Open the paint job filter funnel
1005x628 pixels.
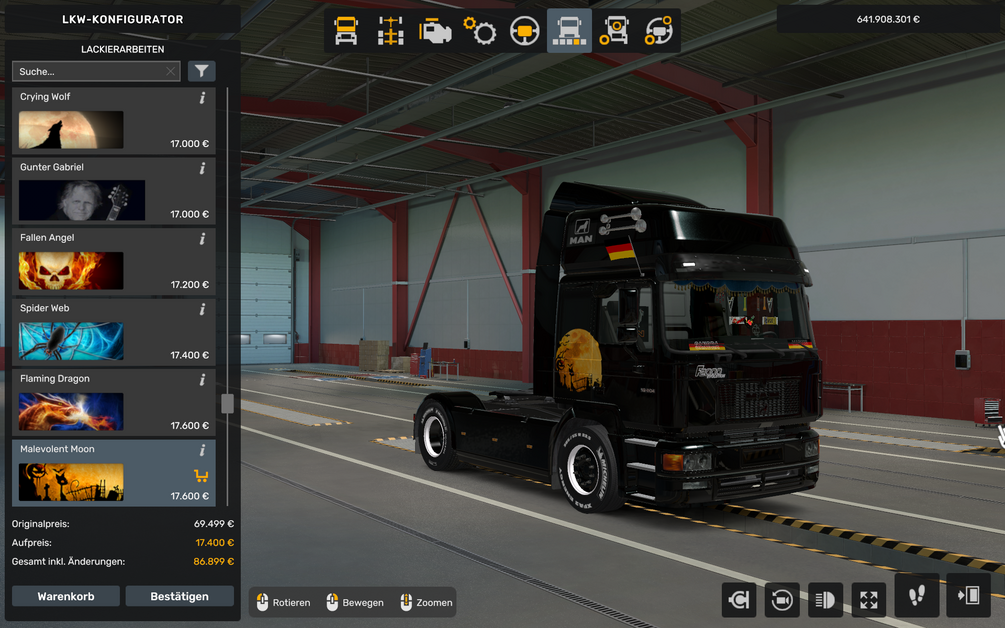pyautogui.click(x=201, y=71)
